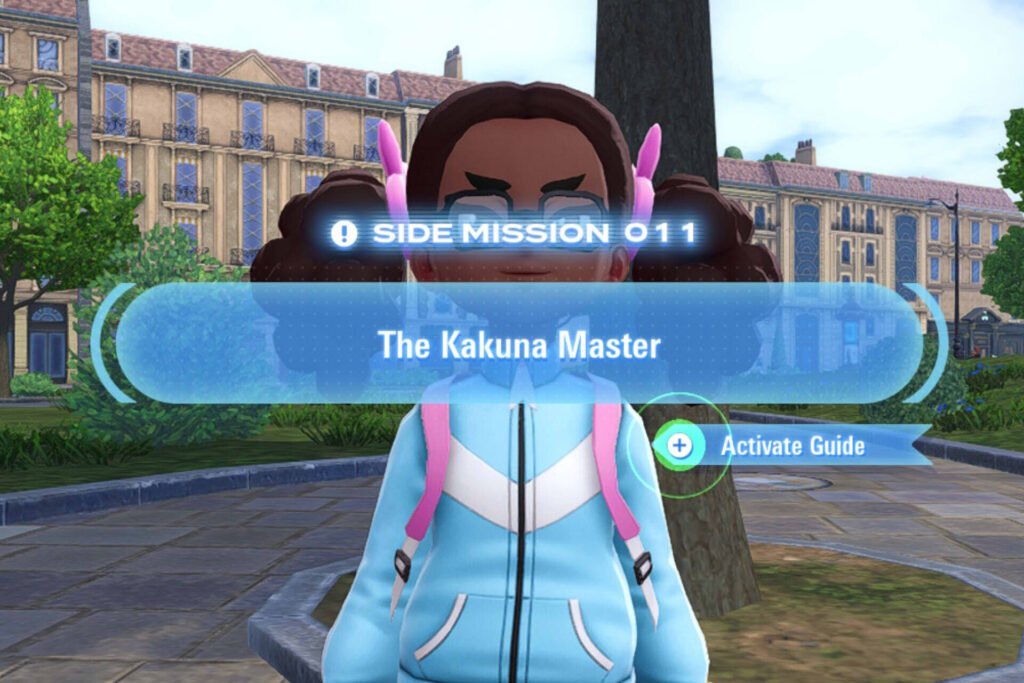Select The Kakuna Master mission banner
This screenshot has width=1024, height=683.
tap(519, 345)
